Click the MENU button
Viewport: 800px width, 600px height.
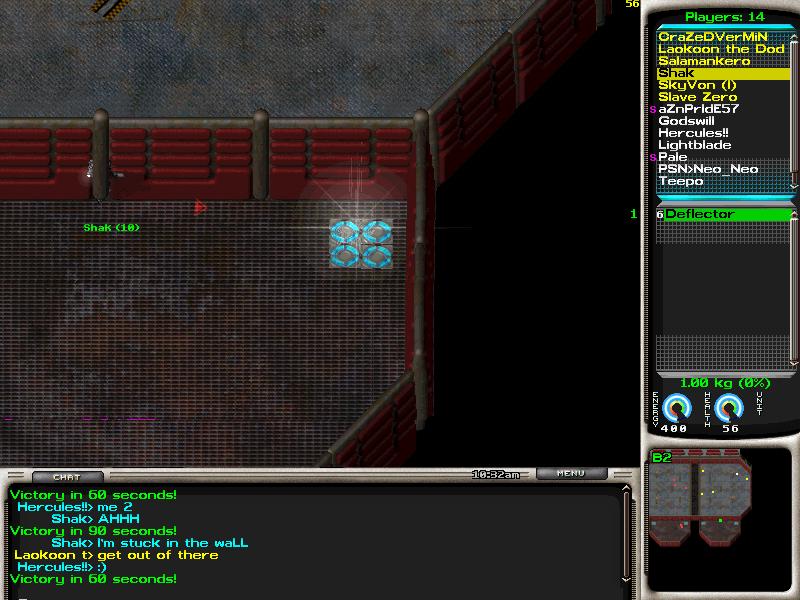(x=571, y=473)
